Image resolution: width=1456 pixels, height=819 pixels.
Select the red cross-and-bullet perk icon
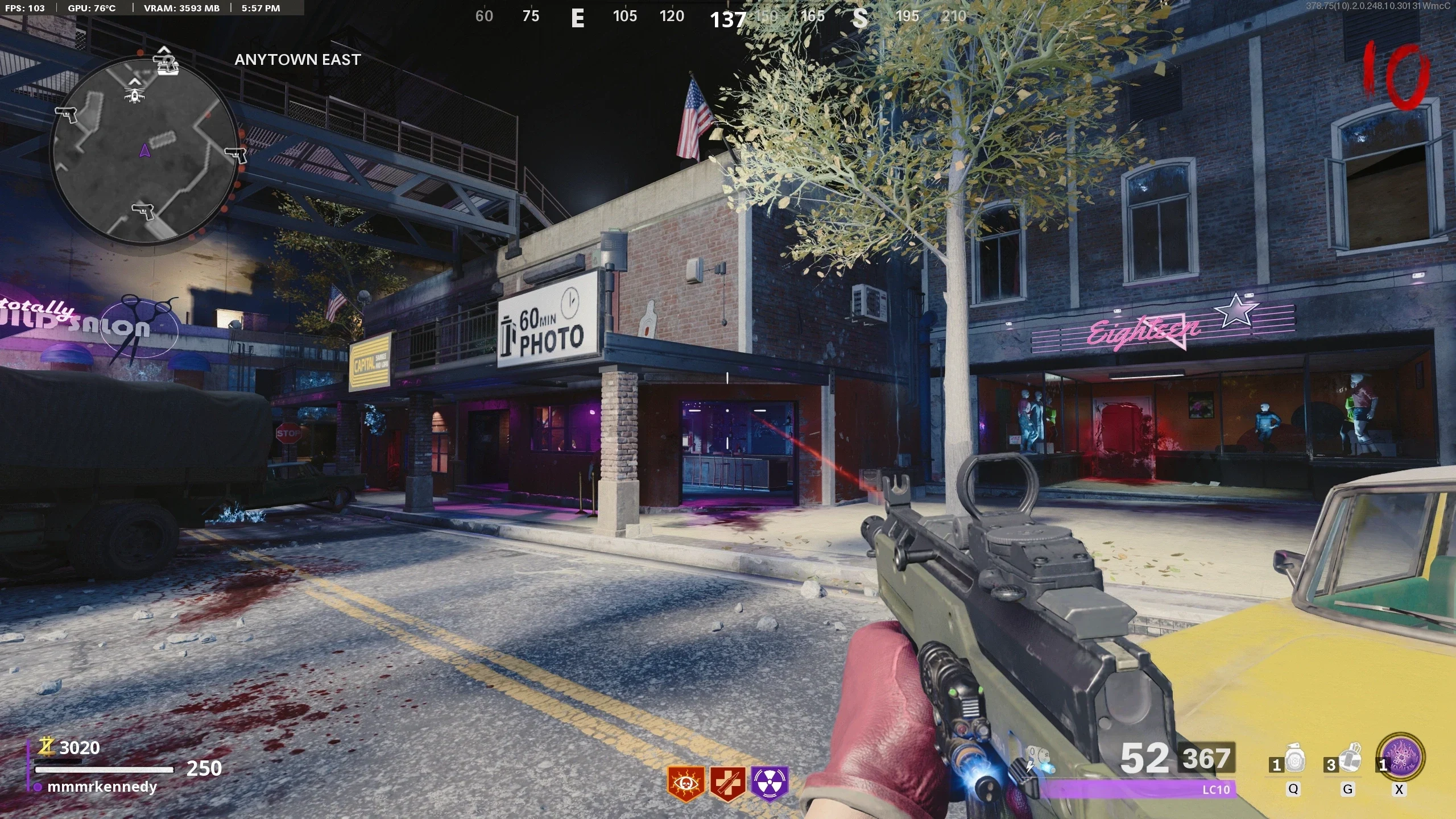[727, 783]
